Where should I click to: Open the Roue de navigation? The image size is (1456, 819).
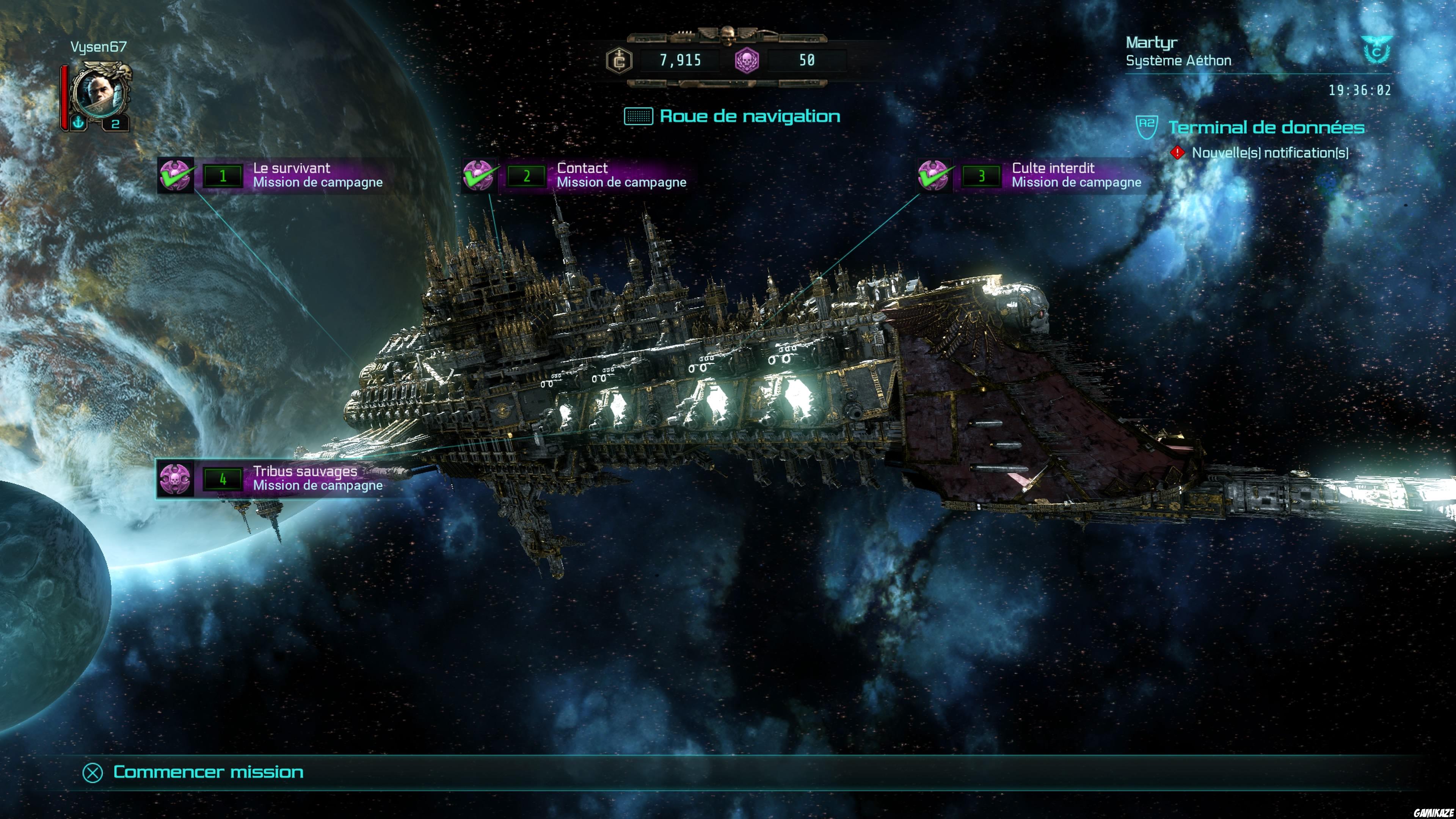pos(749,116)
